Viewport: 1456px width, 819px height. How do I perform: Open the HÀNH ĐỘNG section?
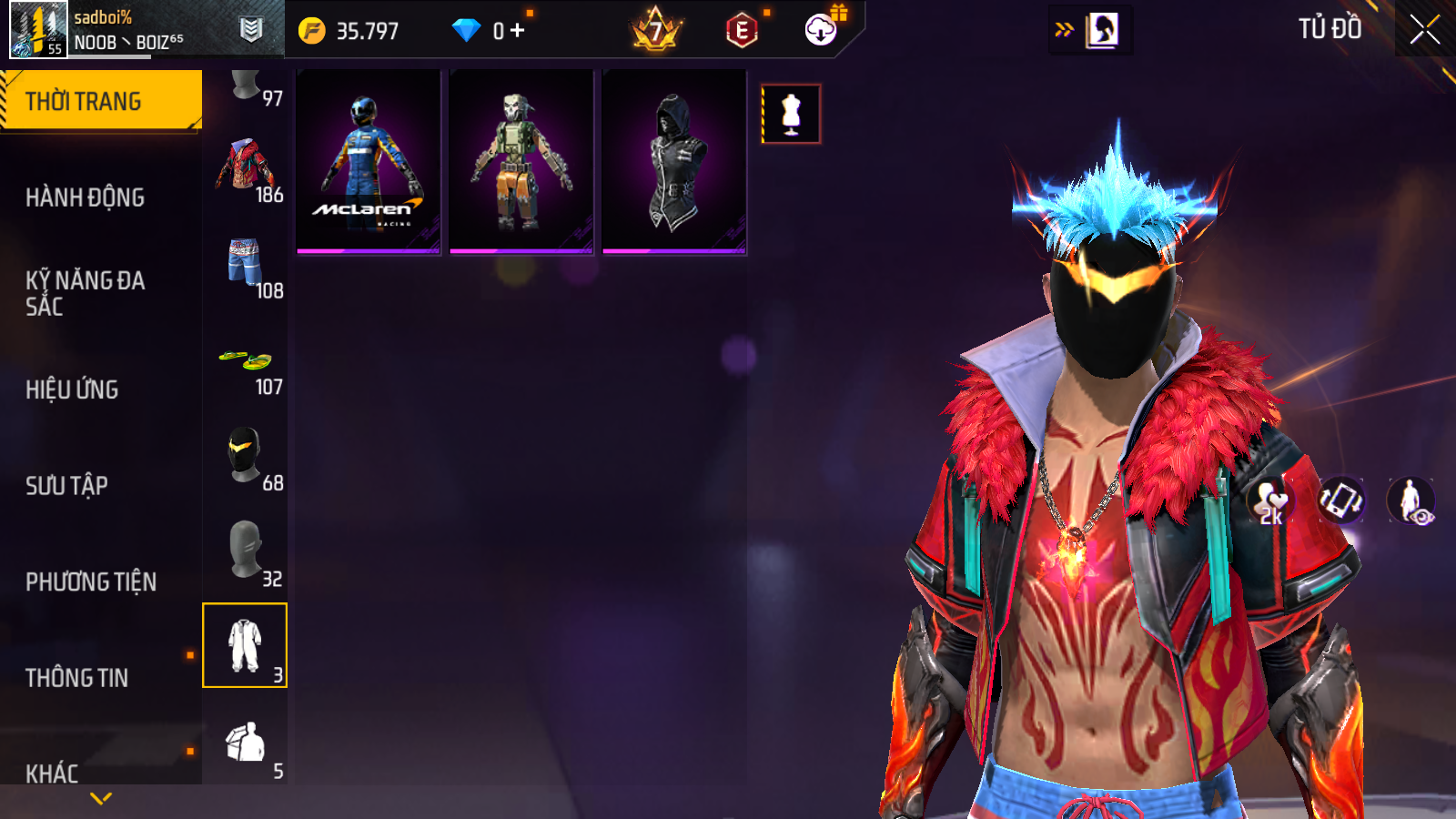pos(85,197)
